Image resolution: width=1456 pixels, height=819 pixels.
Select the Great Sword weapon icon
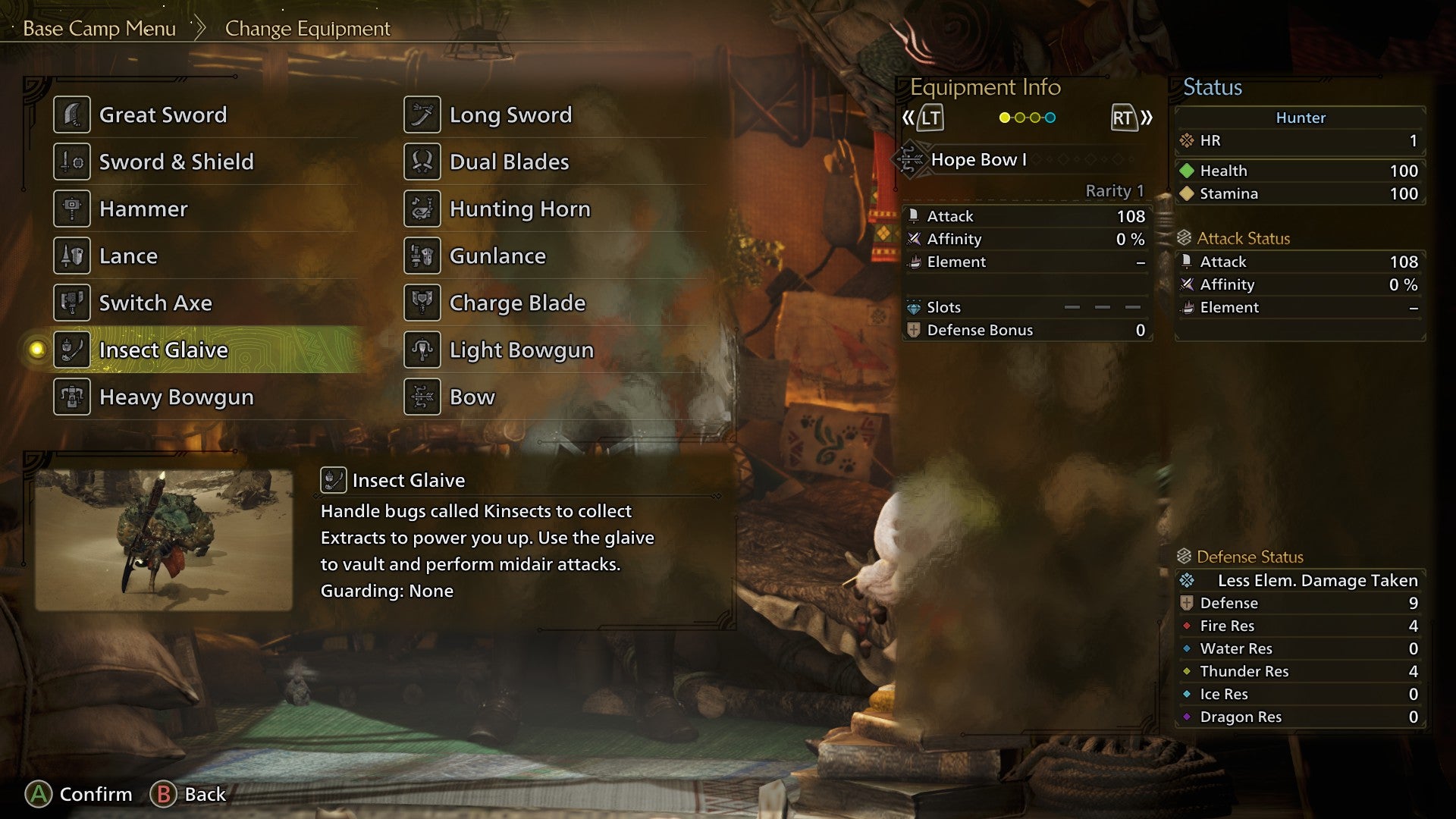click(73, 115)
